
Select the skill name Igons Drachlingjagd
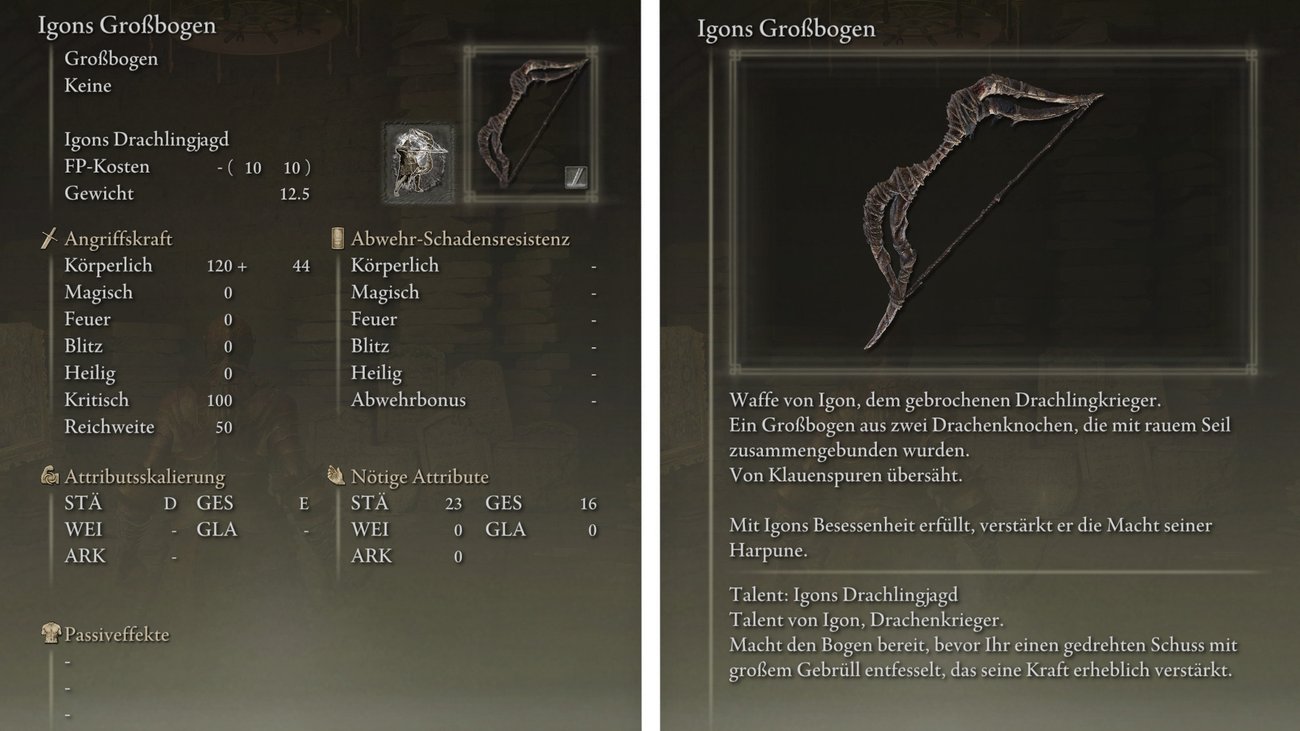point(146,138)
